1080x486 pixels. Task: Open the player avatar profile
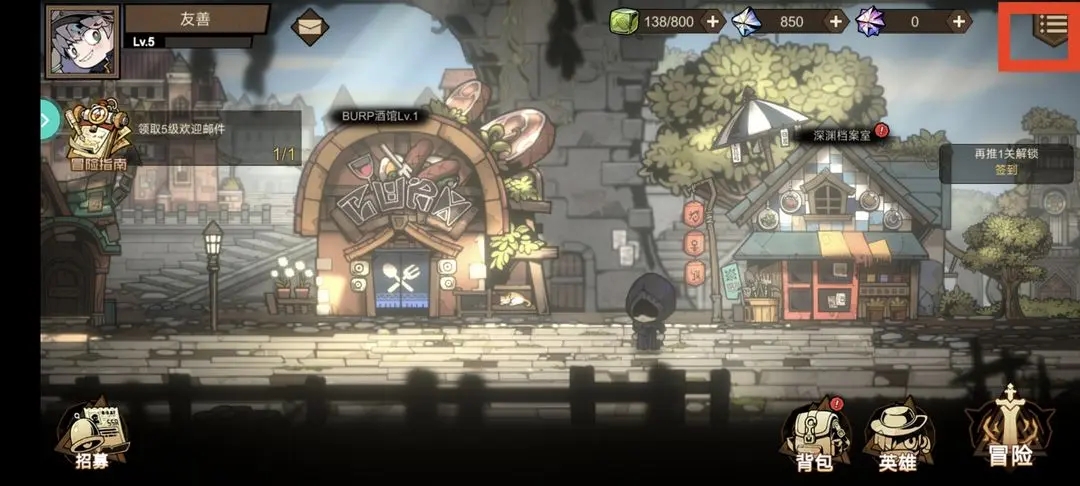point(82,41)
